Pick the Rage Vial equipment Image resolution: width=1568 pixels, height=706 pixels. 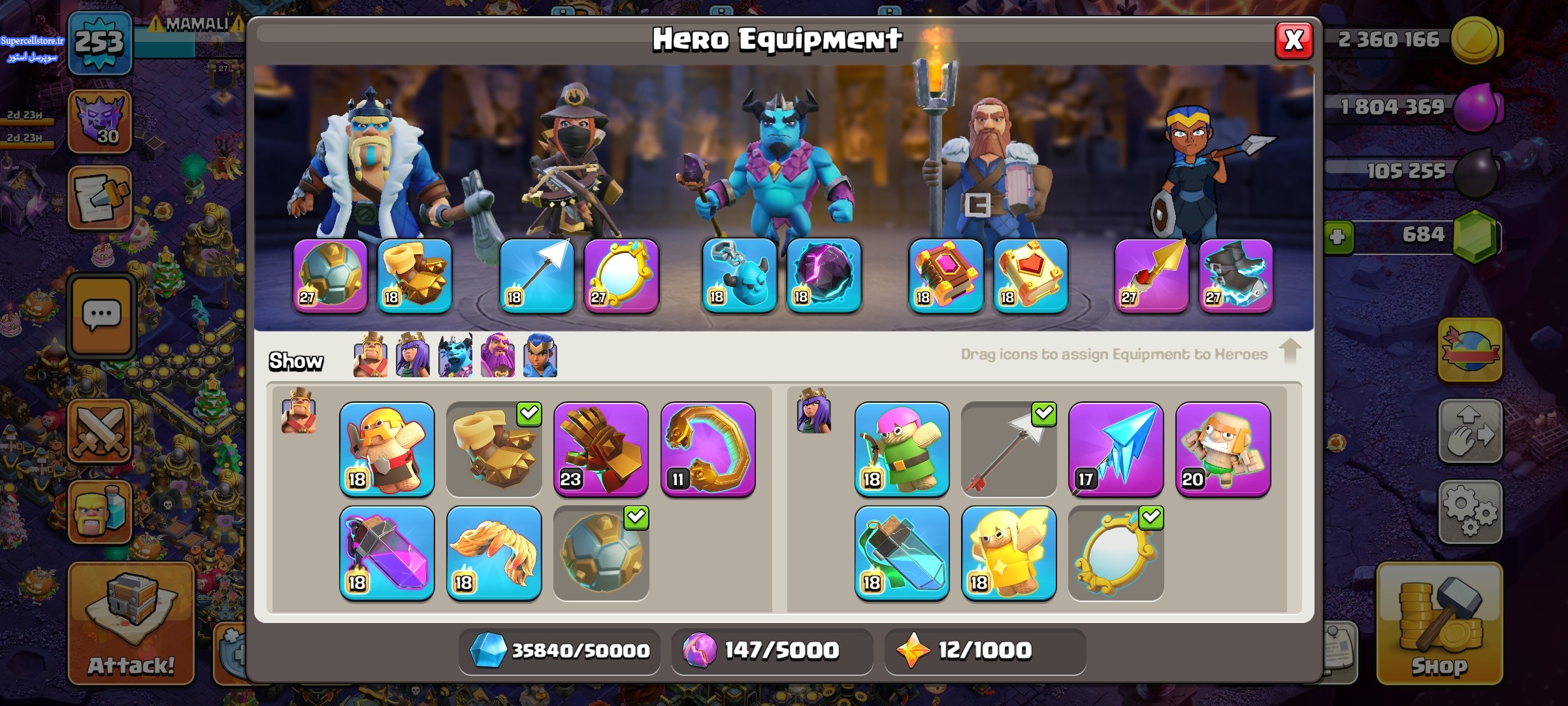(387, 553)
